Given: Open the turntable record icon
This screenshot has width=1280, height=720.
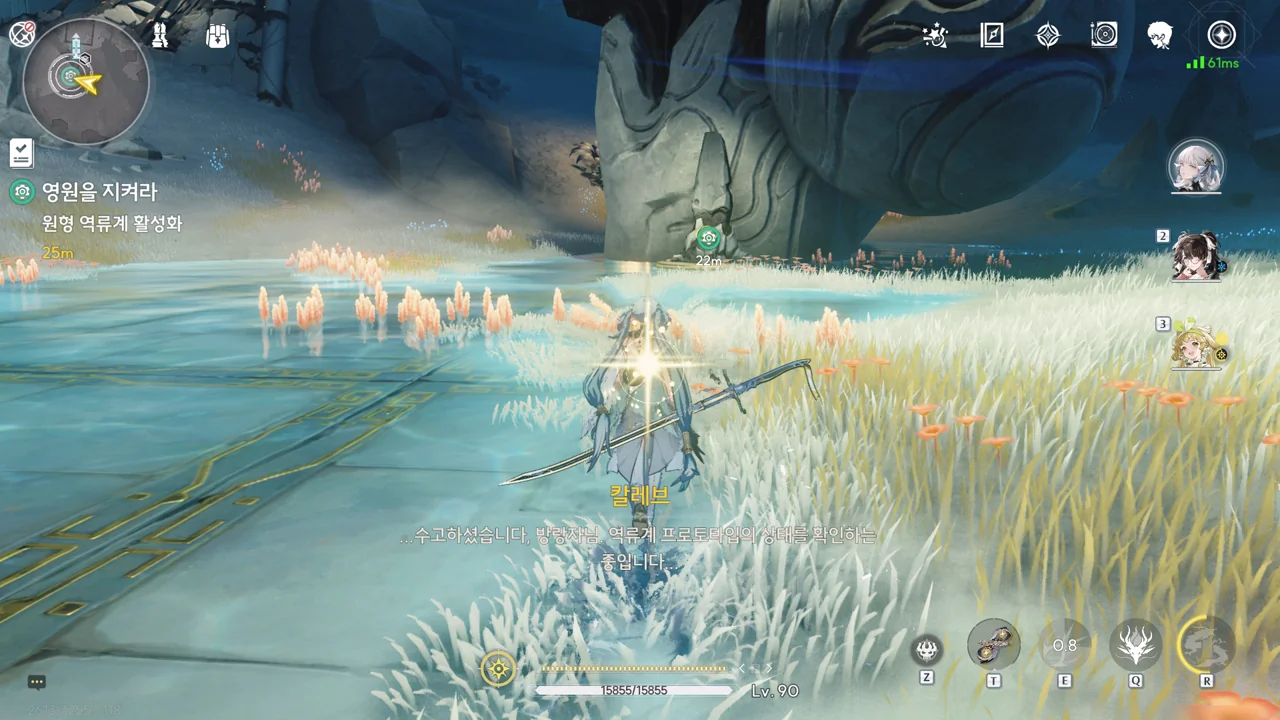Looking at the screenshot, I should (1104, 36).
